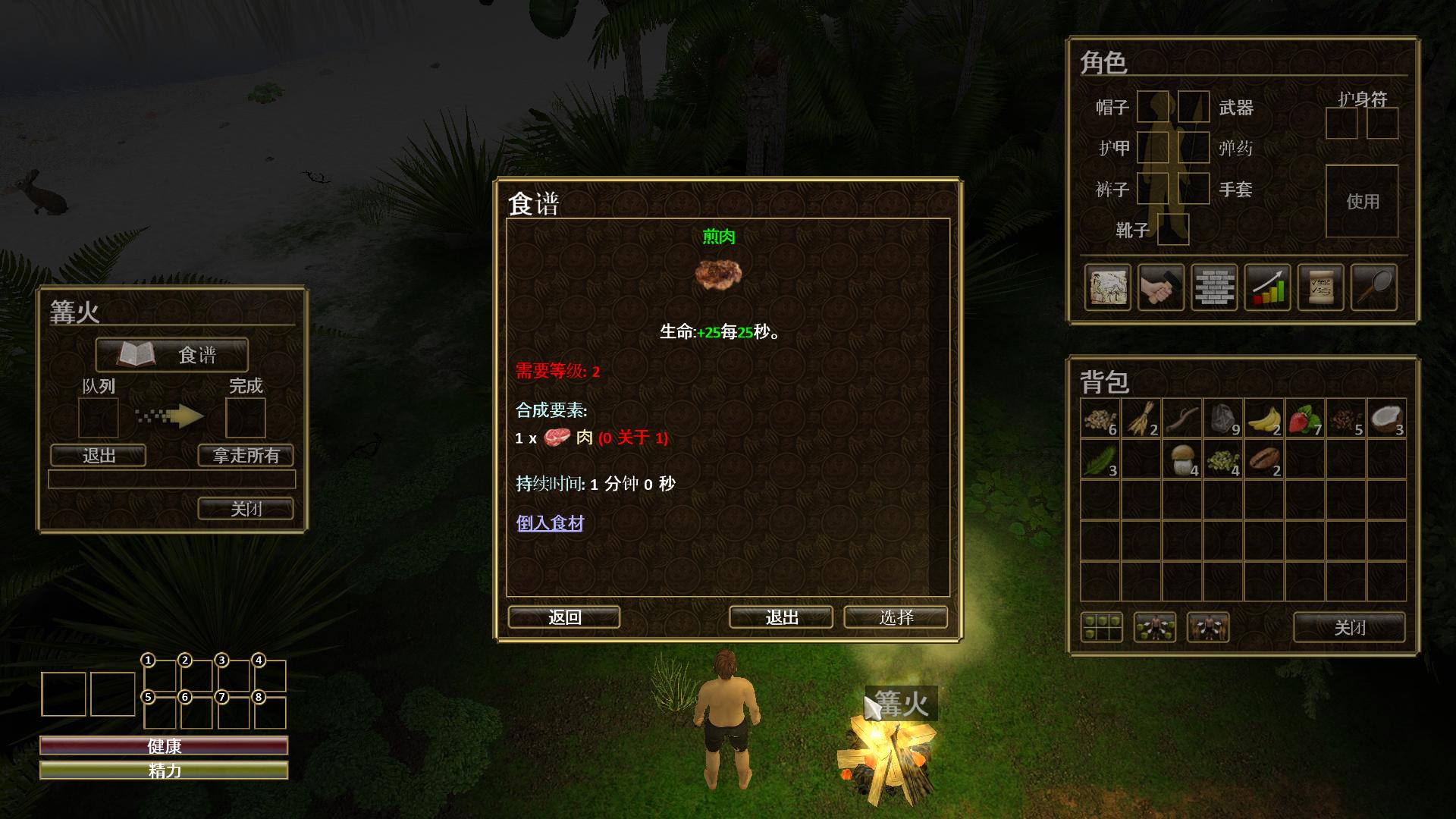Image resolution: width=1456 pixels, height=819 pixels.
Task: Click the 倒入食材 link
Action: (x=549, y=524)
